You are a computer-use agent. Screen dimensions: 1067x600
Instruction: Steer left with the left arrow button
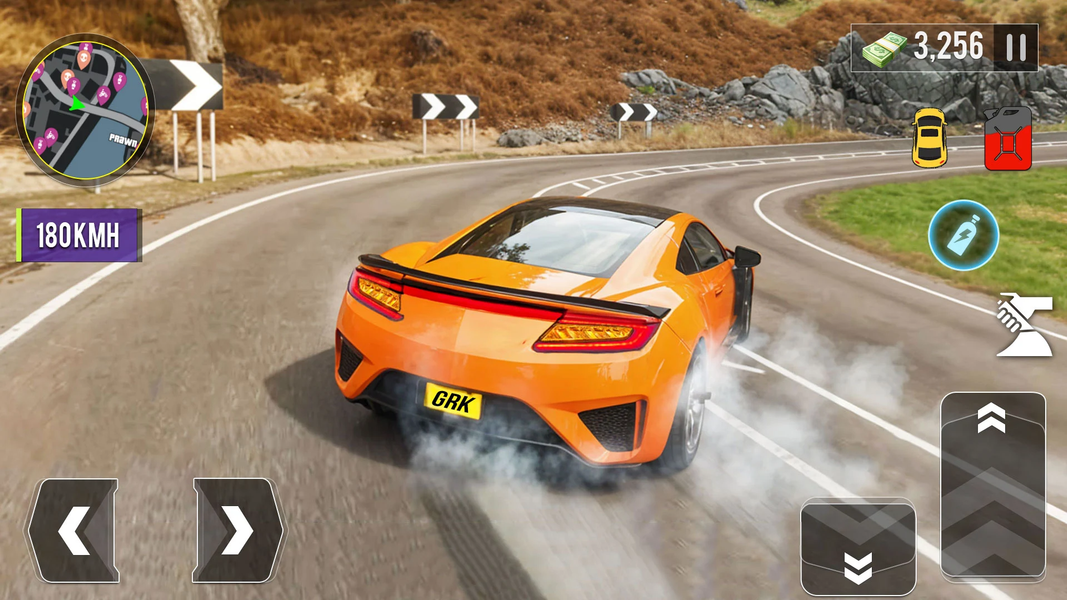click(x=73, y=531)
